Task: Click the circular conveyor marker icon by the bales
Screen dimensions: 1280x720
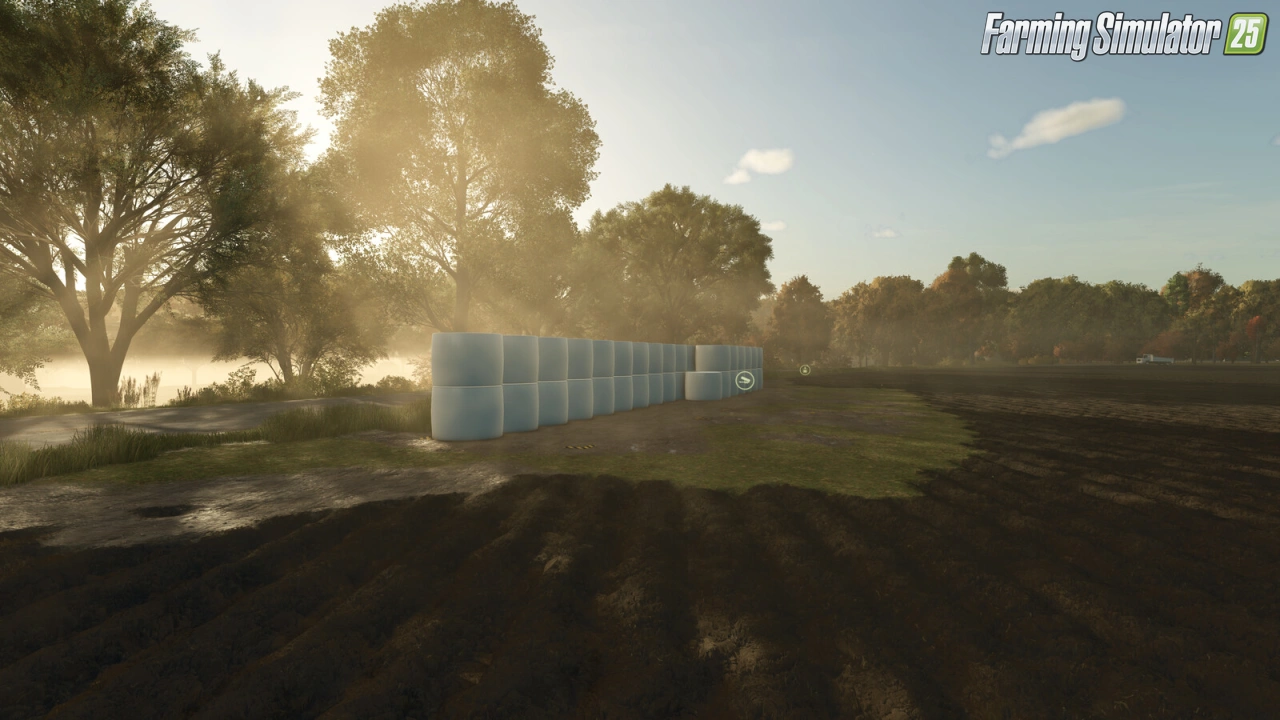Action: 745,380
